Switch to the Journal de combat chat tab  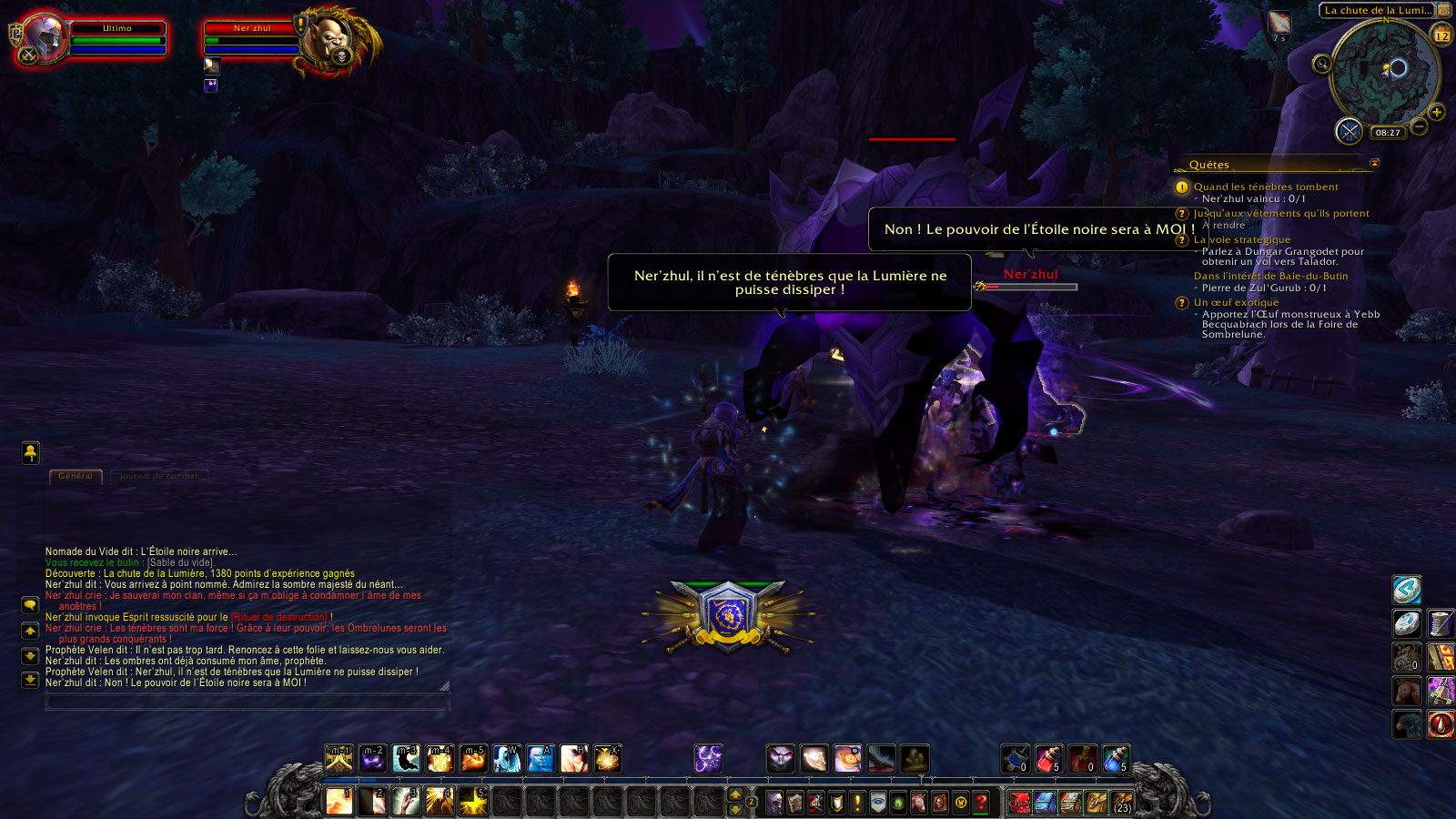(159, 476)
